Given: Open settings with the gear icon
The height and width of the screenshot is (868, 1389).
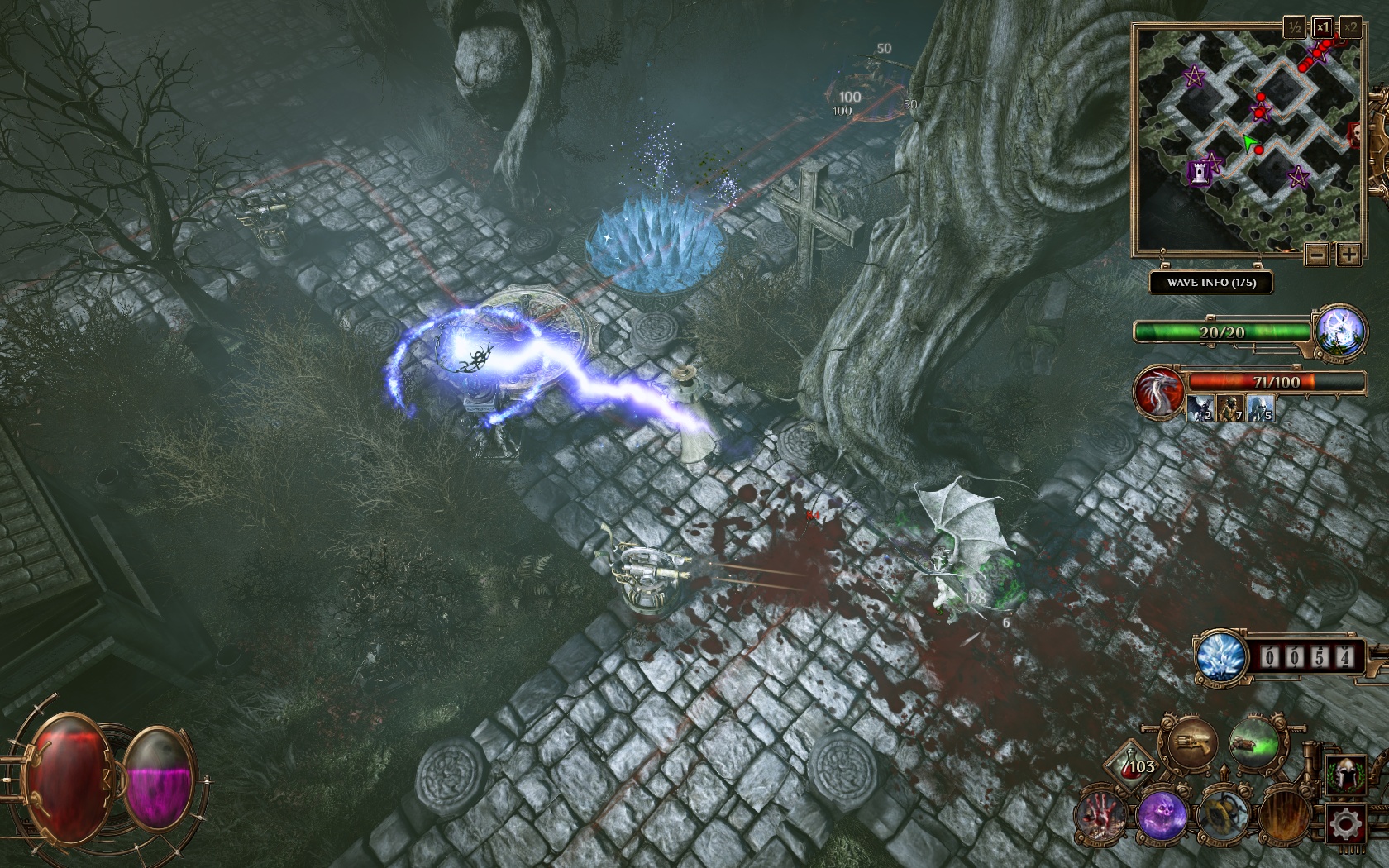Looking at the screenshot, I should tap(1345, 824).
